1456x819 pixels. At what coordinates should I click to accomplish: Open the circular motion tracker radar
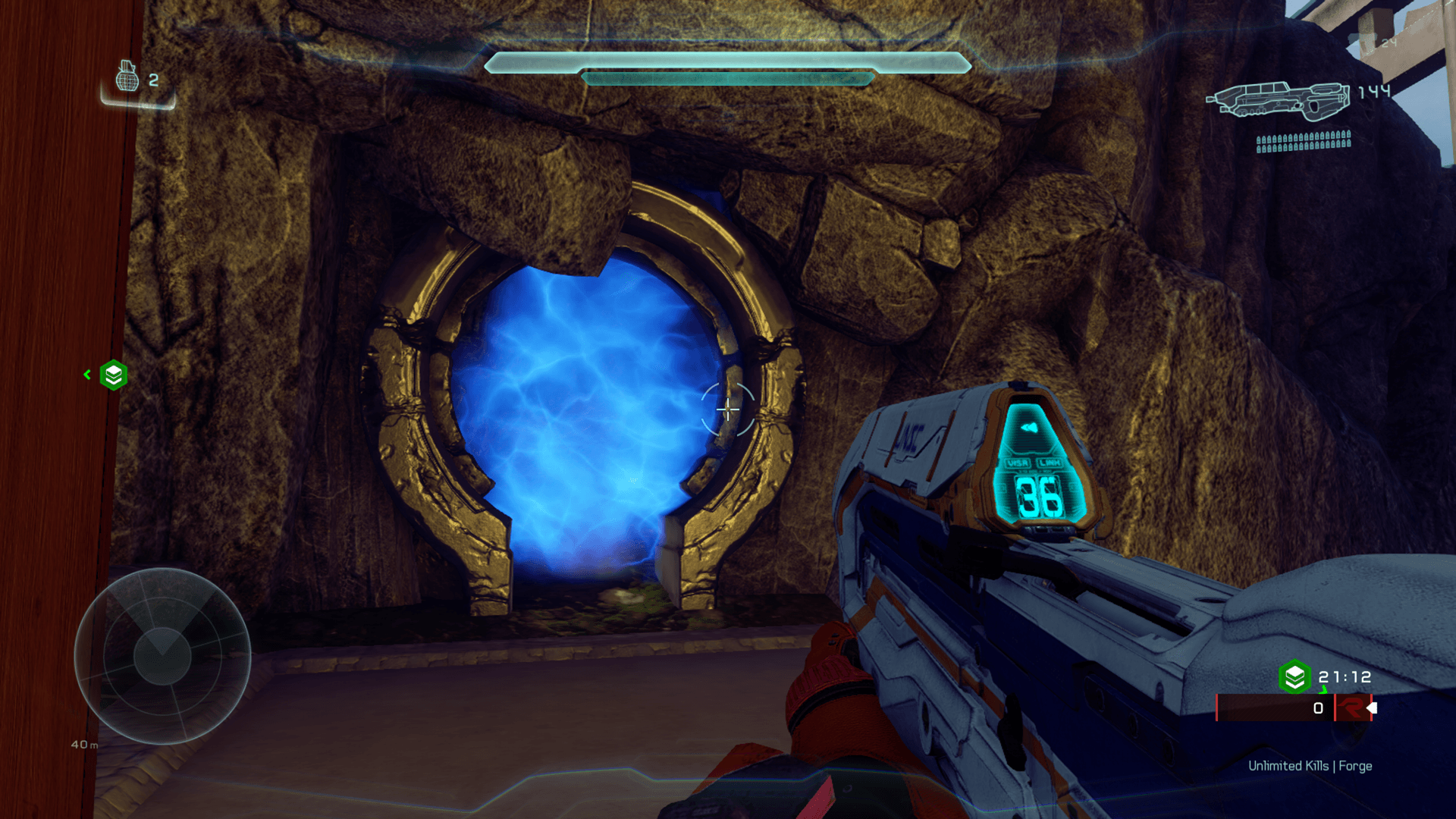coord(162,656)
